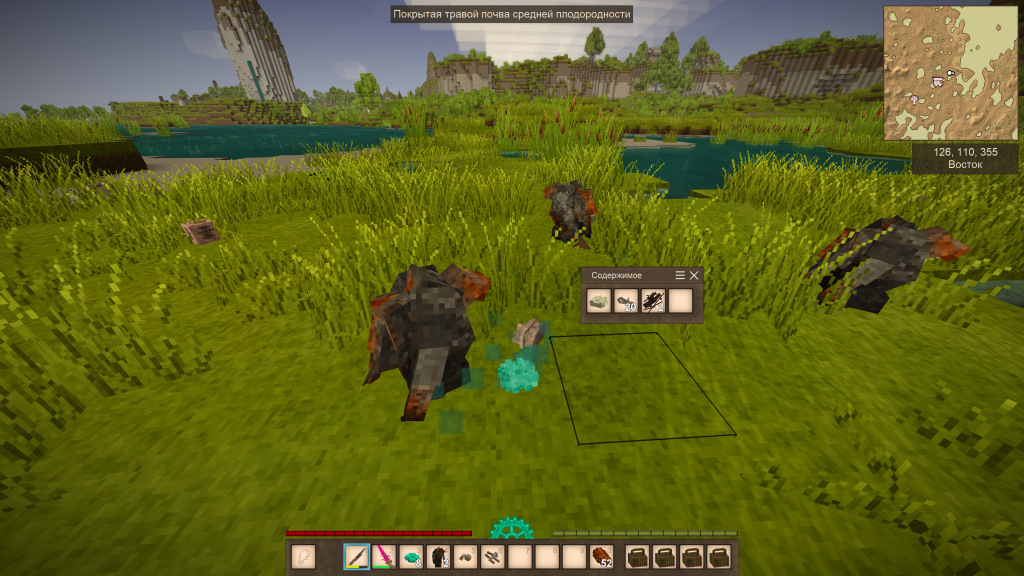Select the black item stack of 2 in the hotbar
Viewport: 1024px width, 576px height.
coord(438,557)
